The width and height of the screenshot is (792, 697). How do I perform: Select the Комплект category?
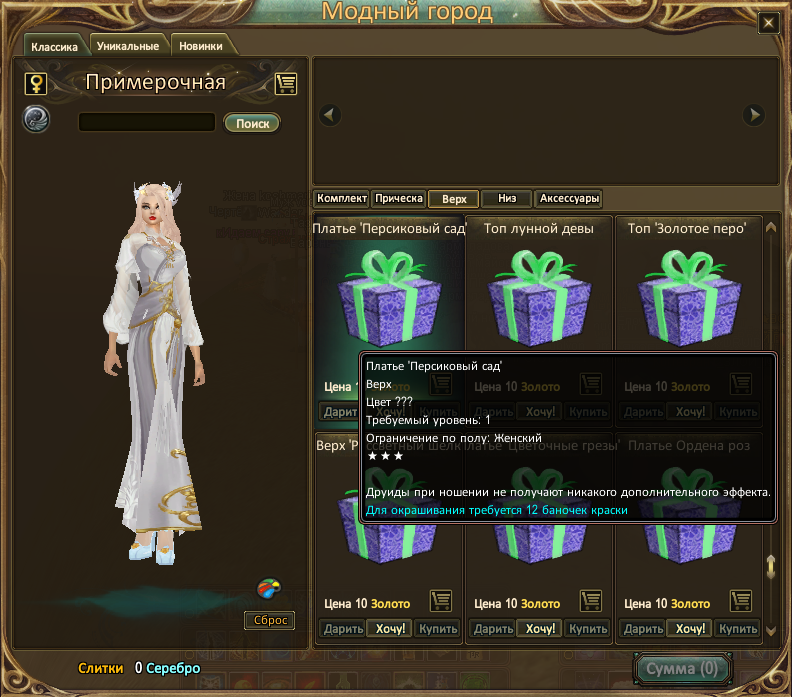tap(342, 199)
